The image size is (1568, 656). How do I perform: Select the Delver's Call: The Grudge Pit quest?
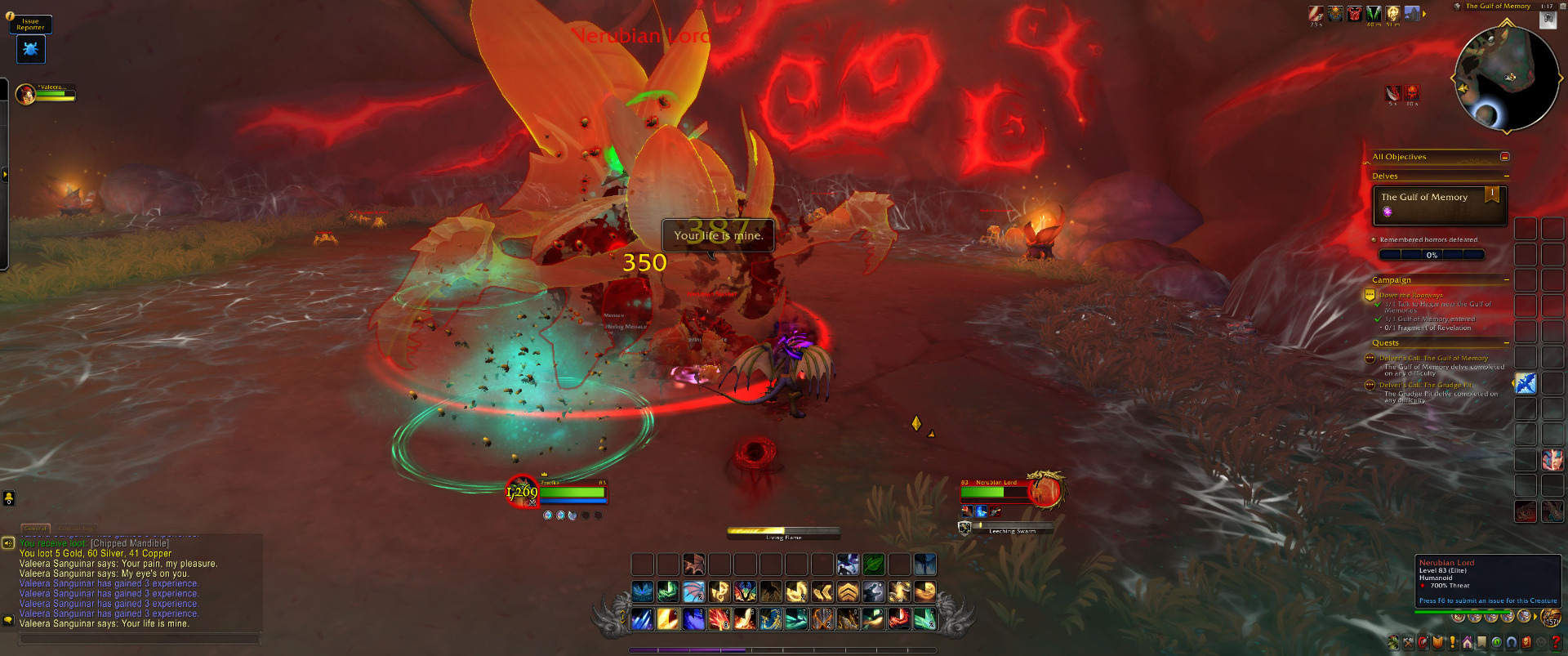click(x=1425, y=385)
